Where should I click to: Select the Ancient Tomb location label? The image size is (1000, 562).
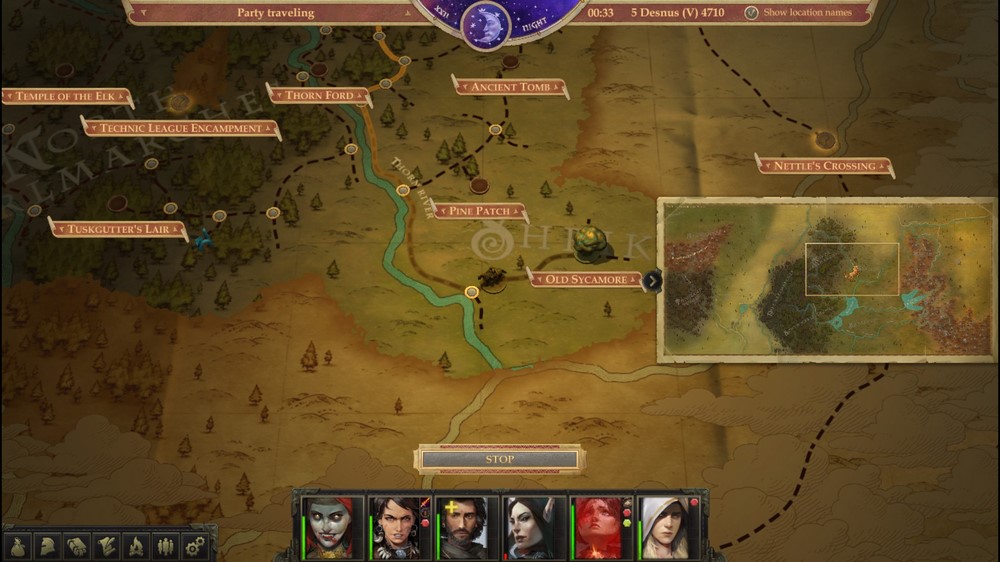pos(510,87)
